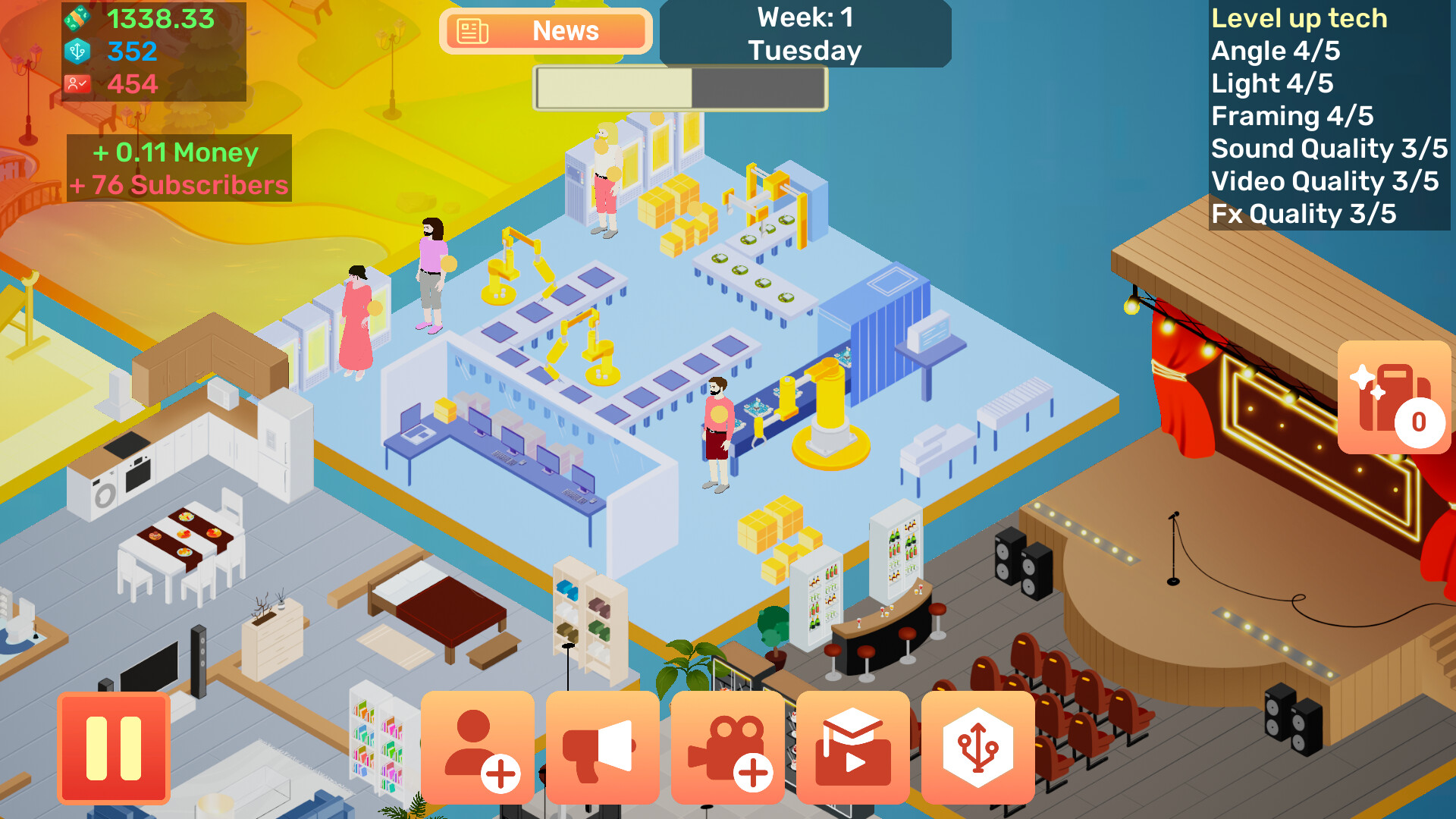The image size is (1456, 819).
Task: Open the courses graduation cap icon
Action: pos(852,747)
